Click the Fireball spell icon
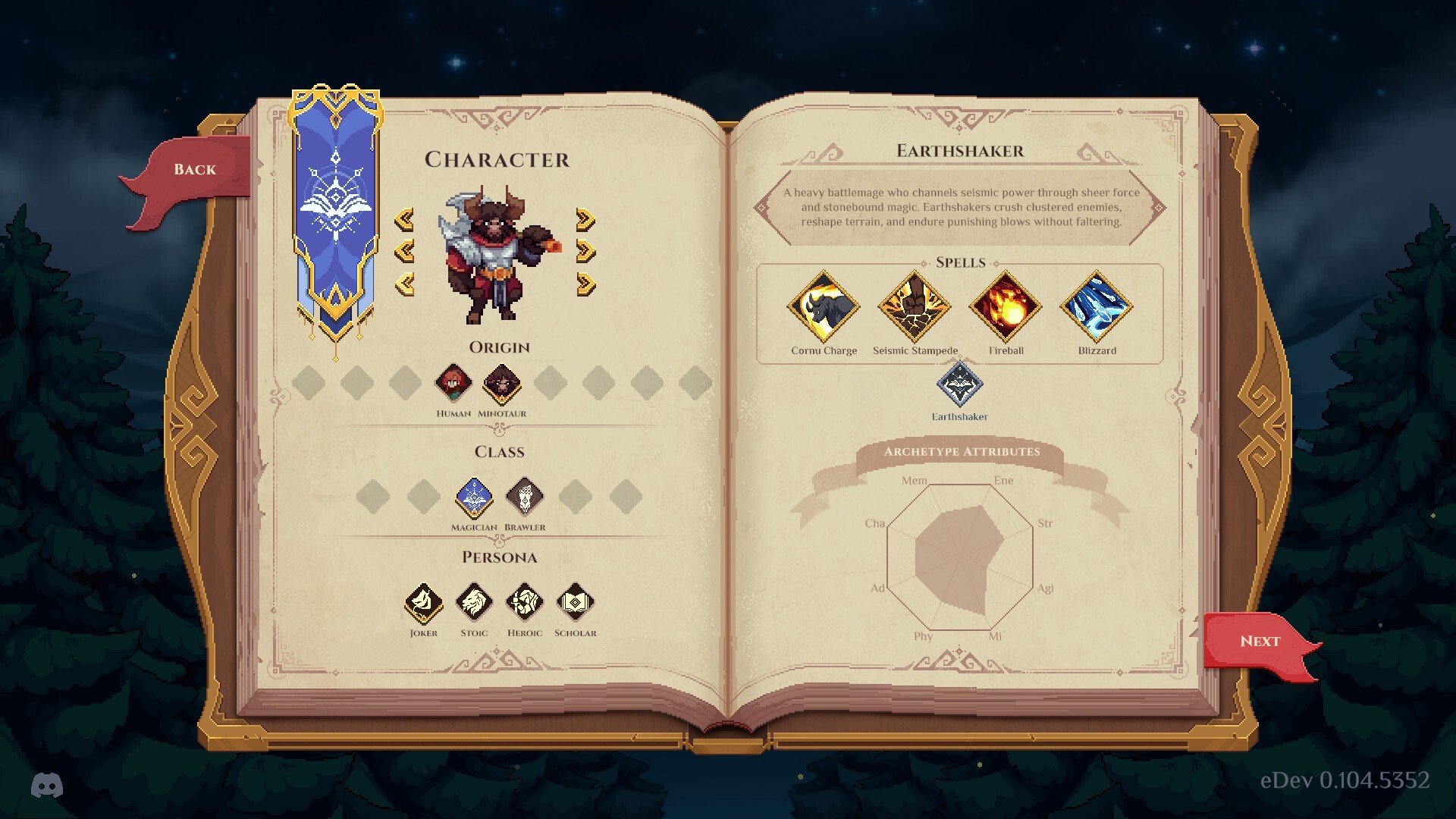Image resolution: width=1456 pixels, height=819 pixels. tap(1006, 307)
